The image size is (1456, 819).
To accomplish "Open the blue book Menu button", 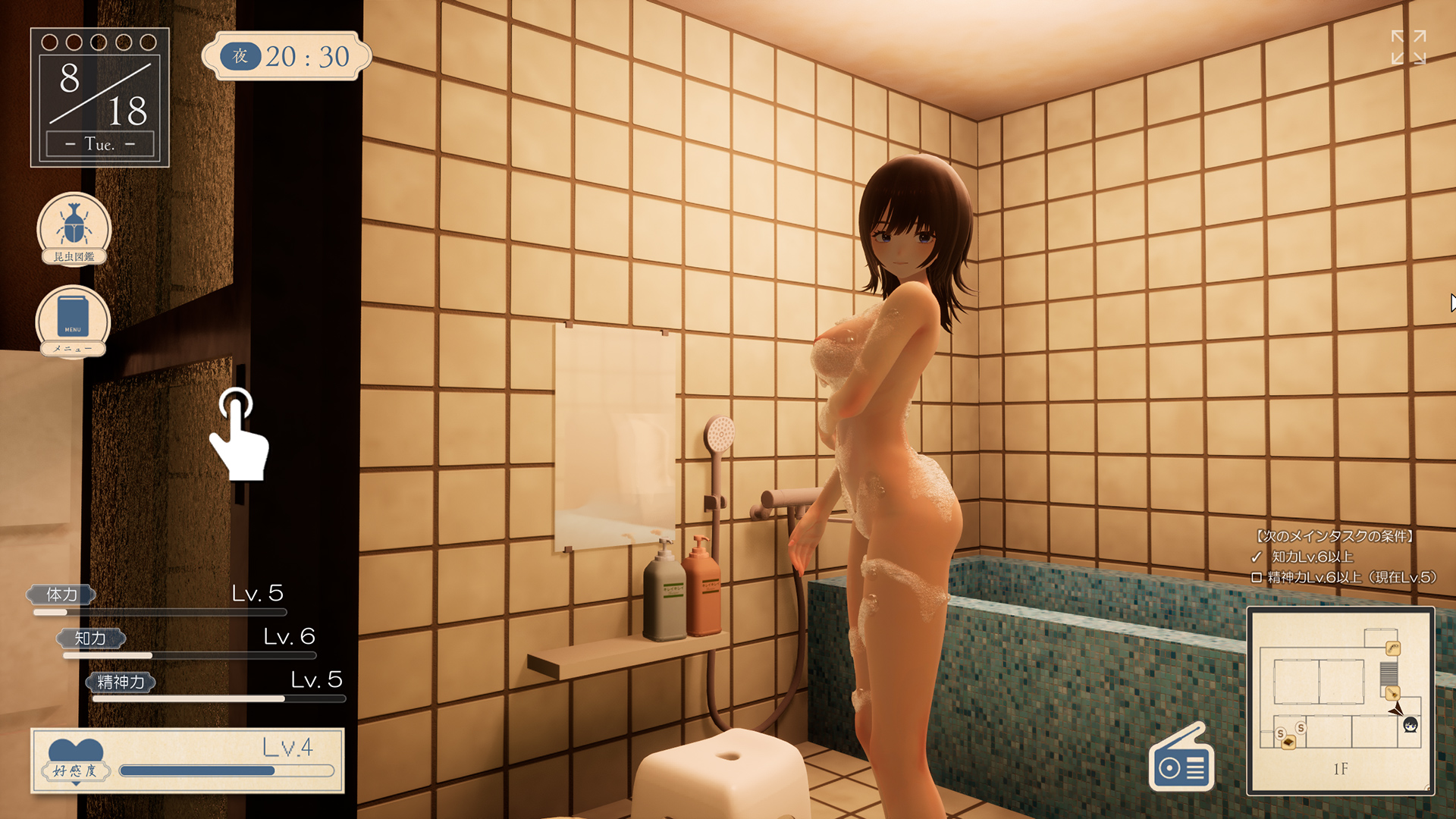I will pyautogui.click(x=73, y=319).
